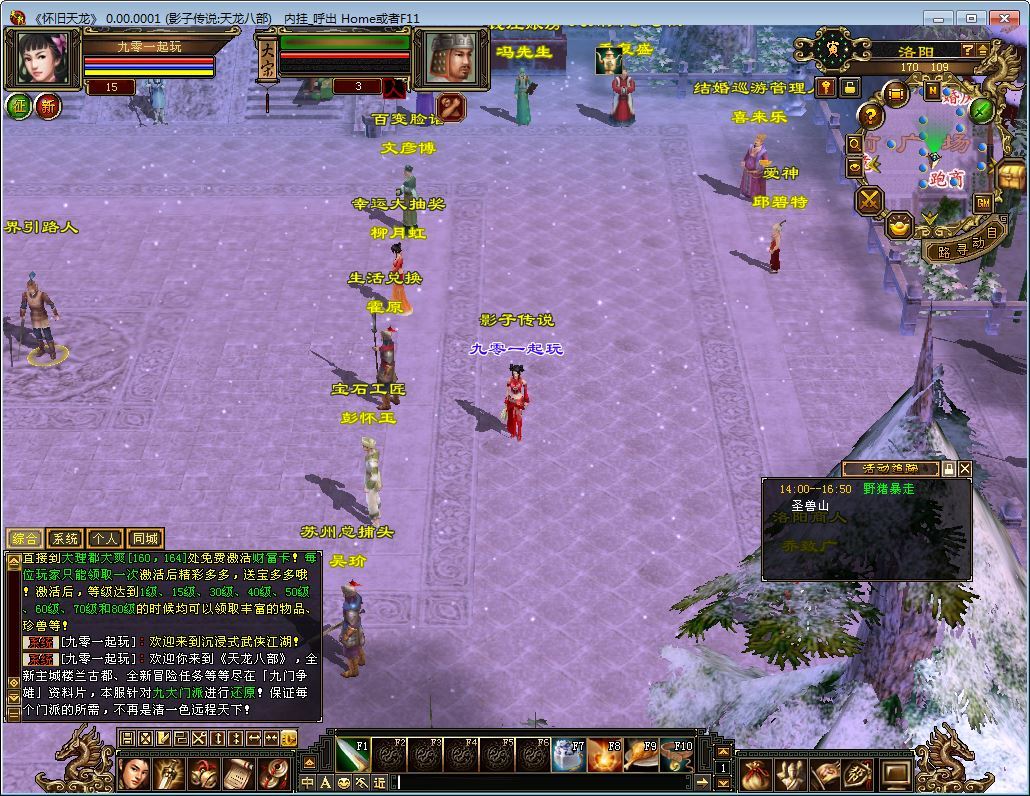Click the gold ingot shop icon
The height and width of the screenshot is (796, 1030).
(x=900, y=226)
